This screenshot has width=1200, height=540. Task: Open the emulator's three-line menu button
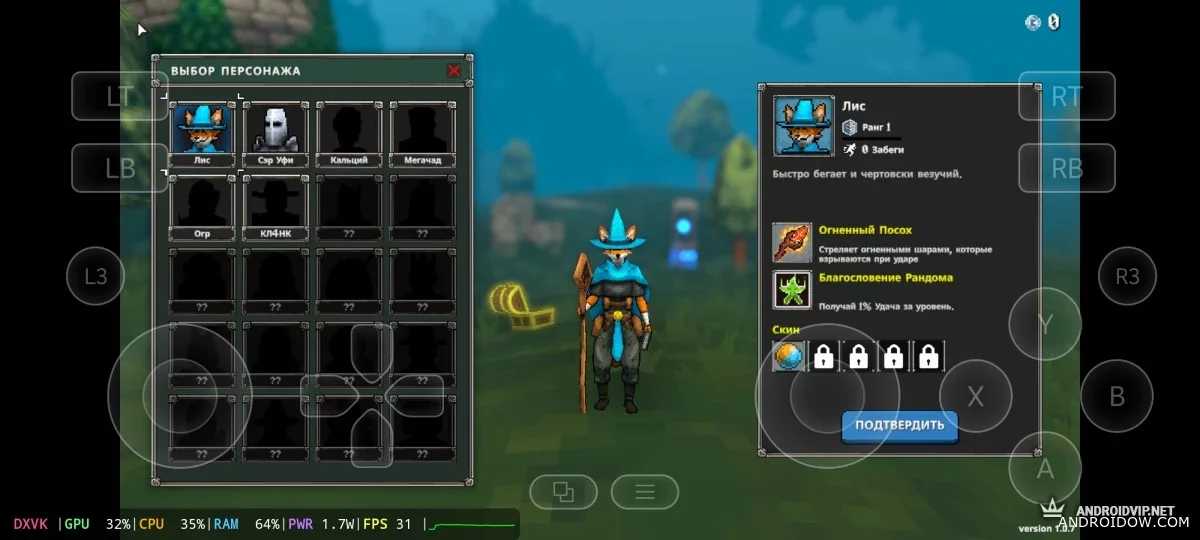click(645, 491)
